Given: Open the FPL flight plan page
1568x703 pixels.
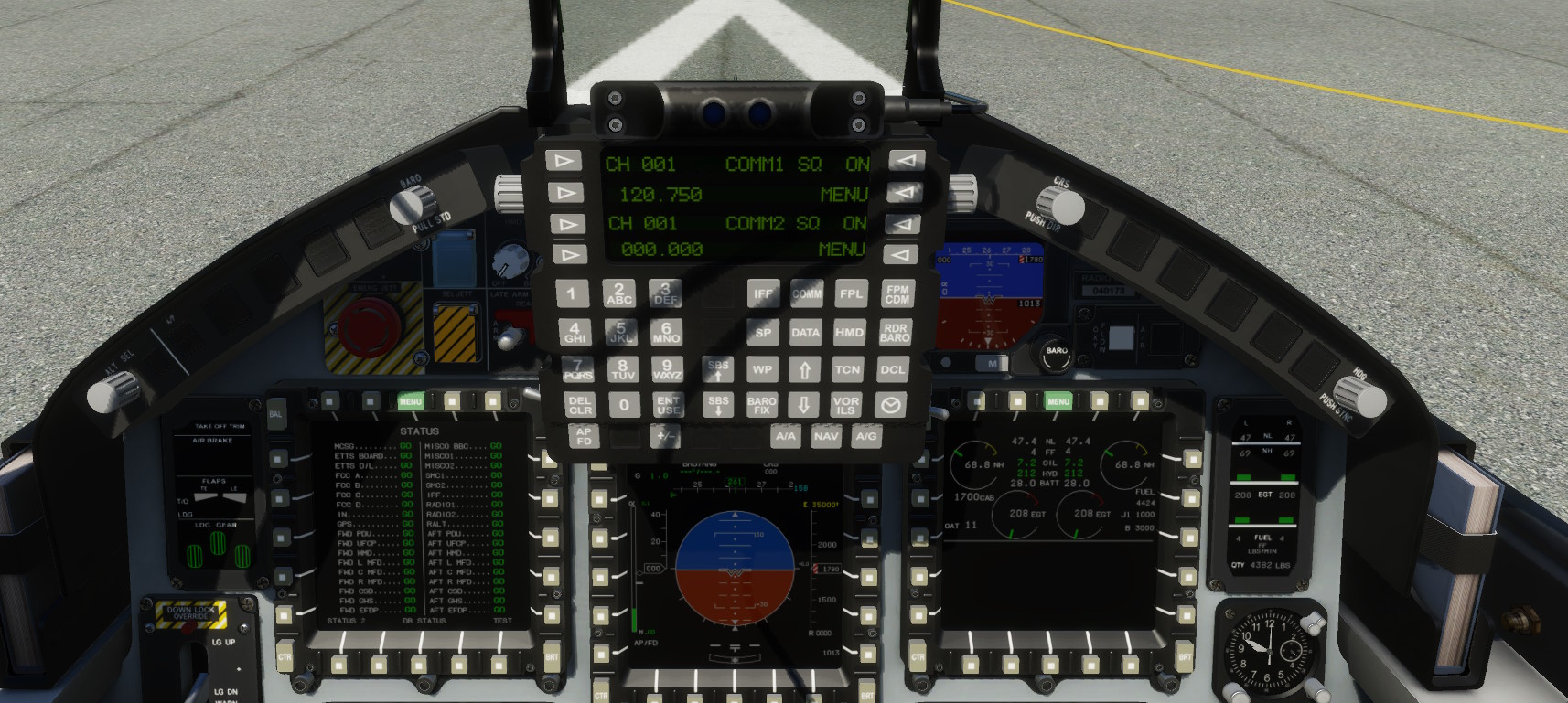Looking at the screenshot, I should click(x=851, y=294).
